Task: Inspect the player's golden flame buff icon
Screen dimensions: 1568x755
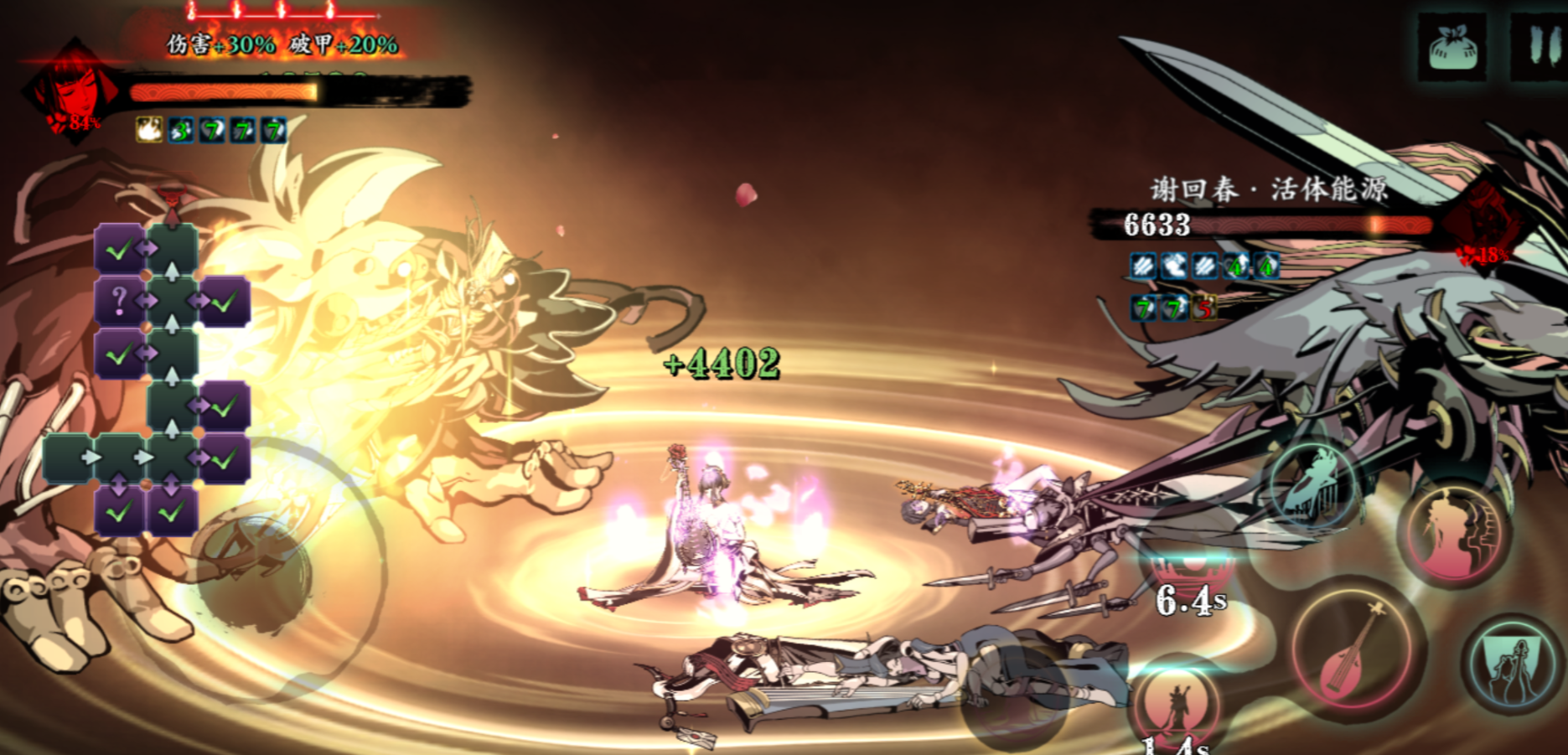Action: tap(149, 130)
